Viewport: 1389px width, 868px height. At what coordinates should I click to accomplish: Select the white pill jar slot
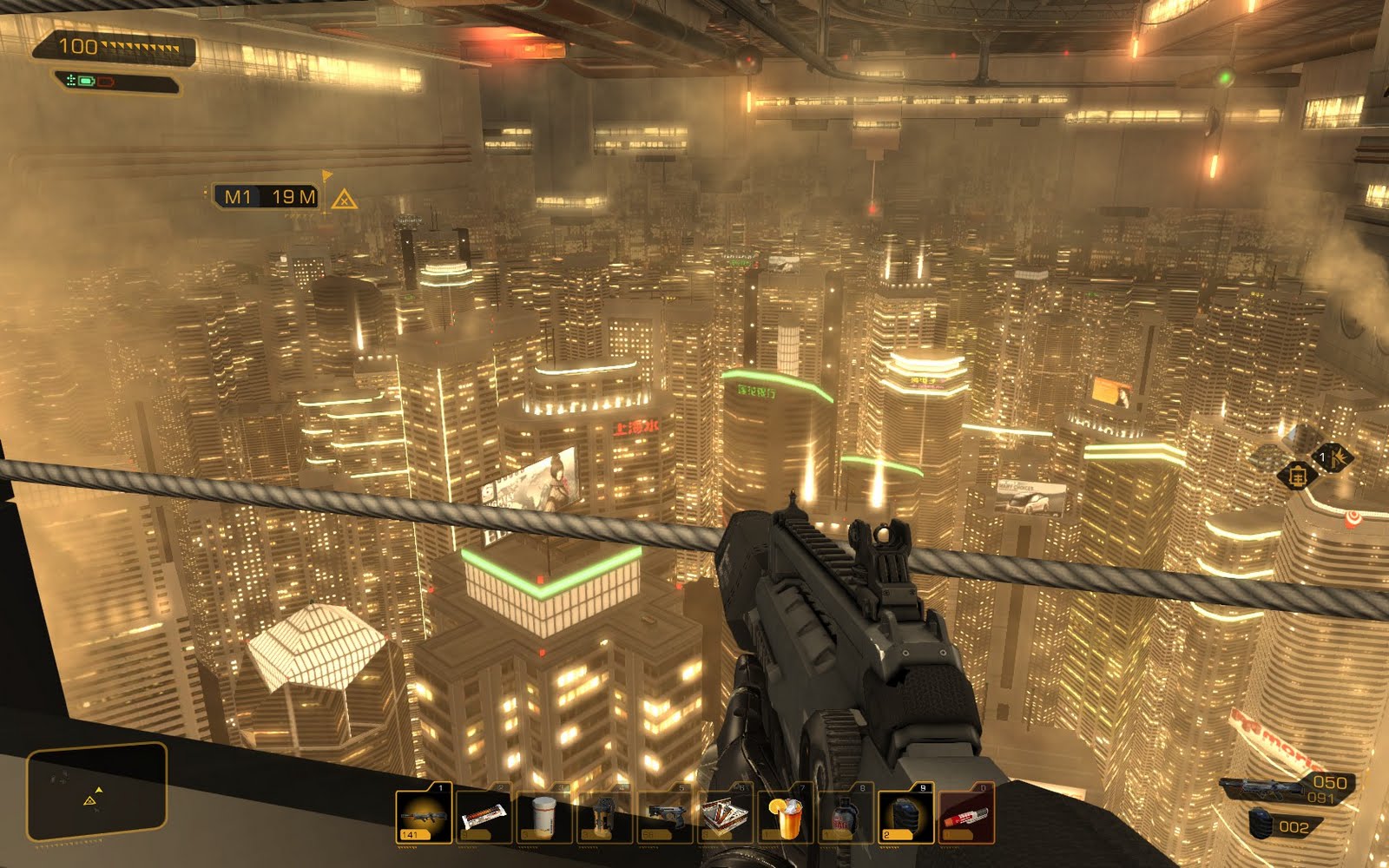[x=544, y=816]
